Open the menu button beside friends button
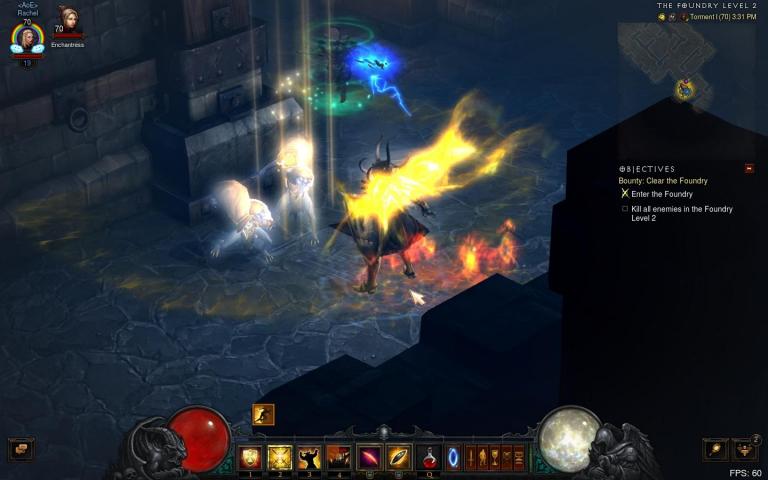 point(714,449)
